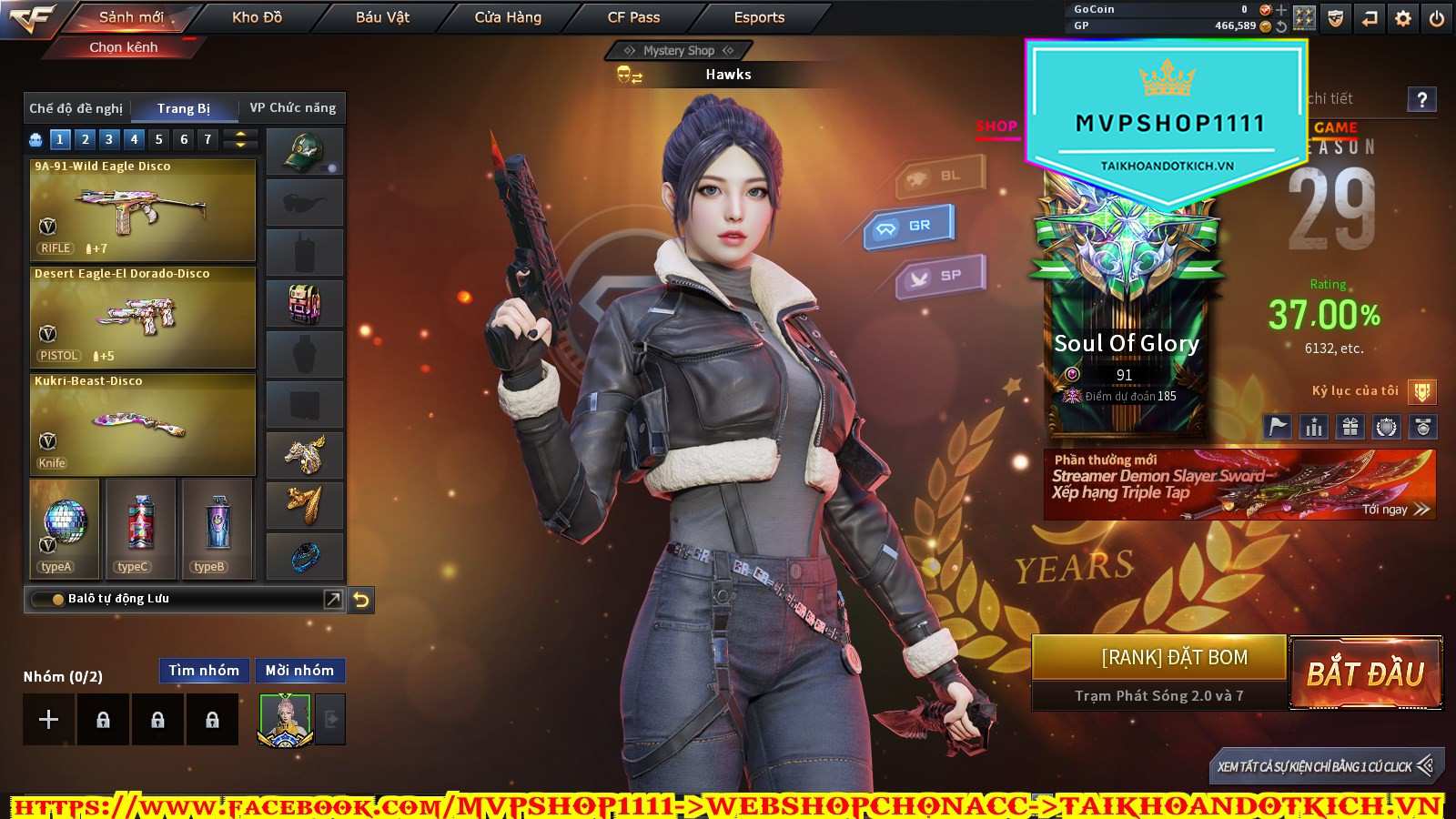
Task: Open the Cửa Hàng shop
Action: pos(508,17)
